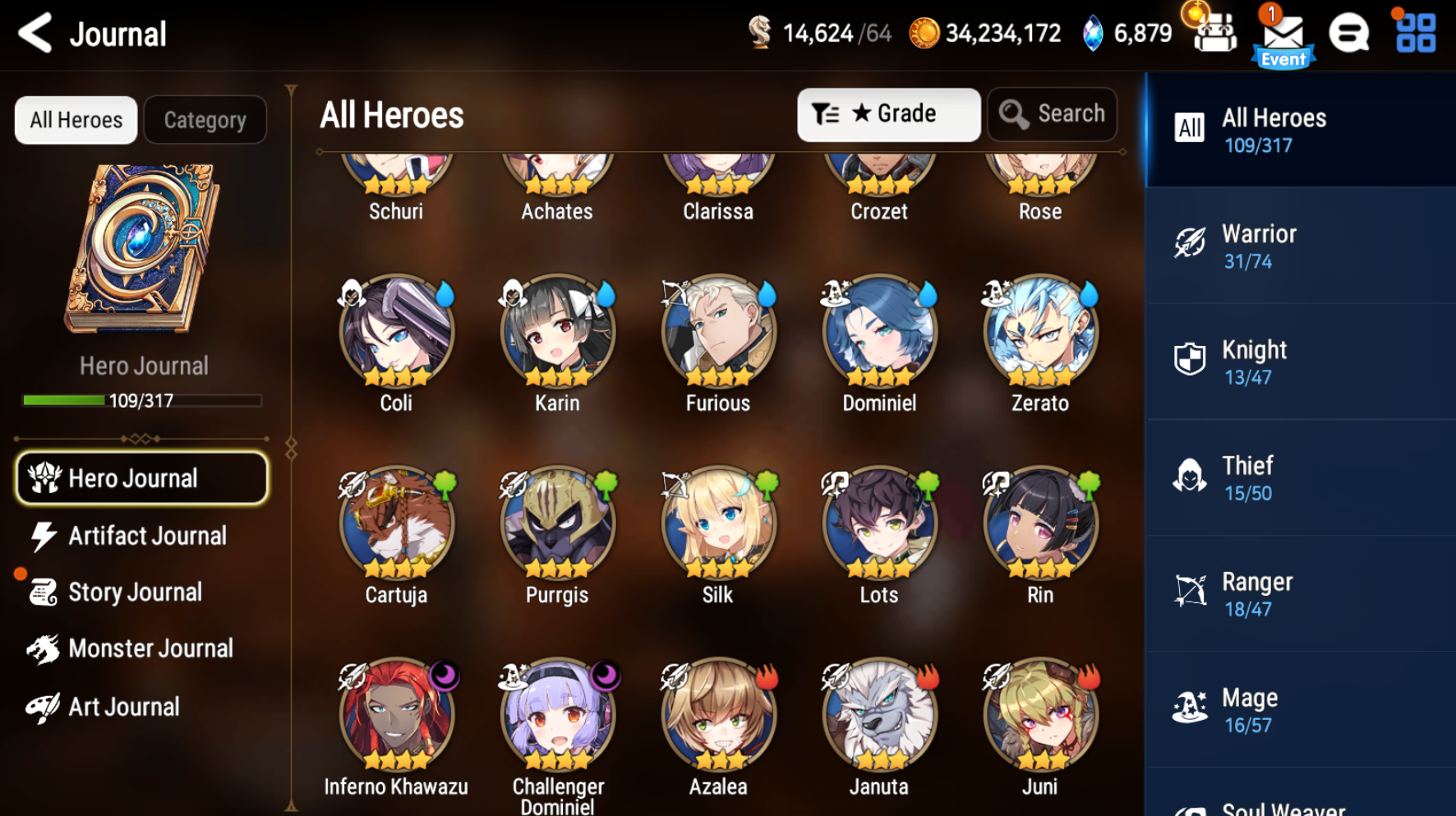
Task: Expand the Thief class section
Action: click(x=1298, y=477)
